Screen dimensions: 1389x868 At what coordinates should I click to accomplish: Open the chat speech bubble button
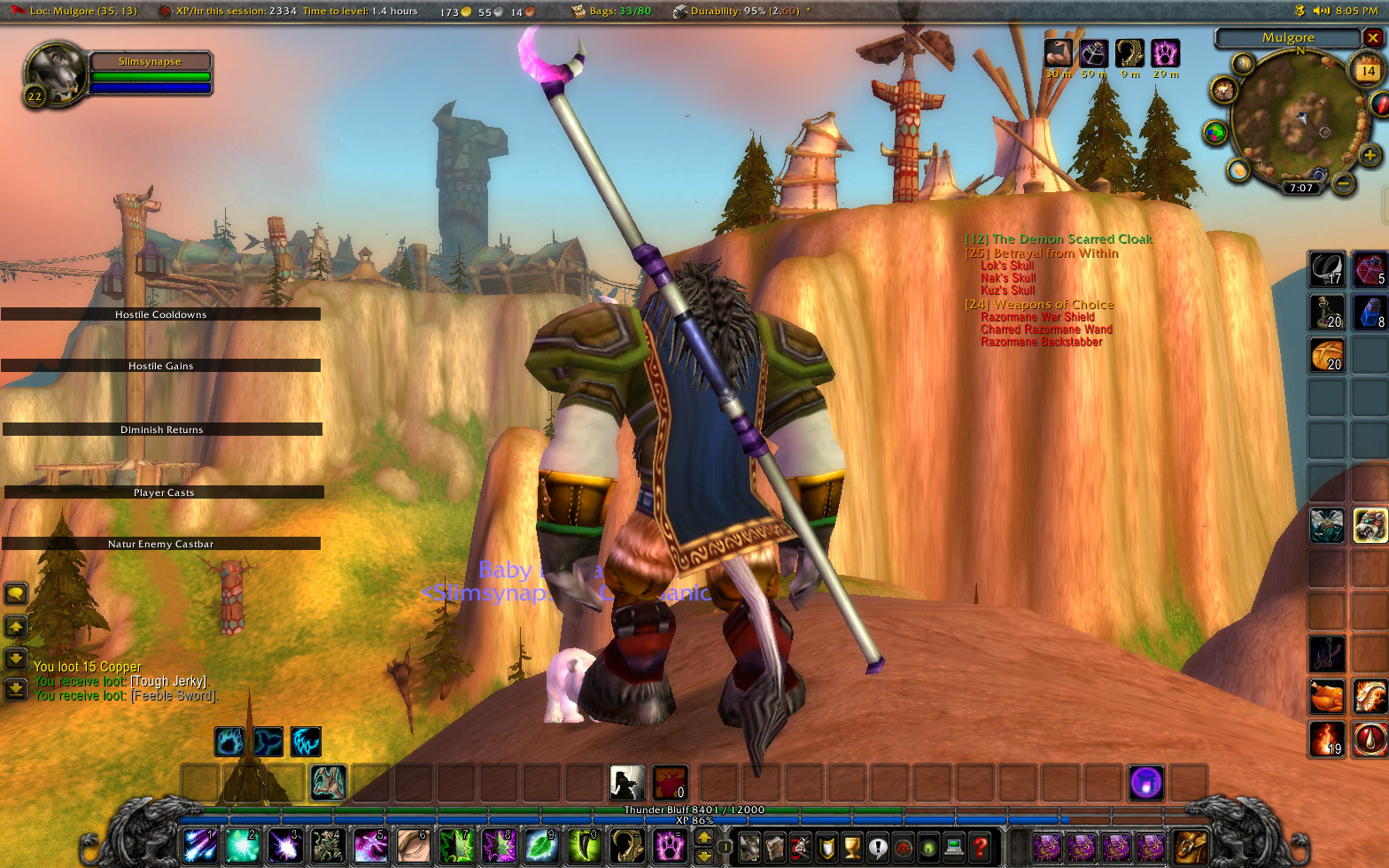point(16,593)
